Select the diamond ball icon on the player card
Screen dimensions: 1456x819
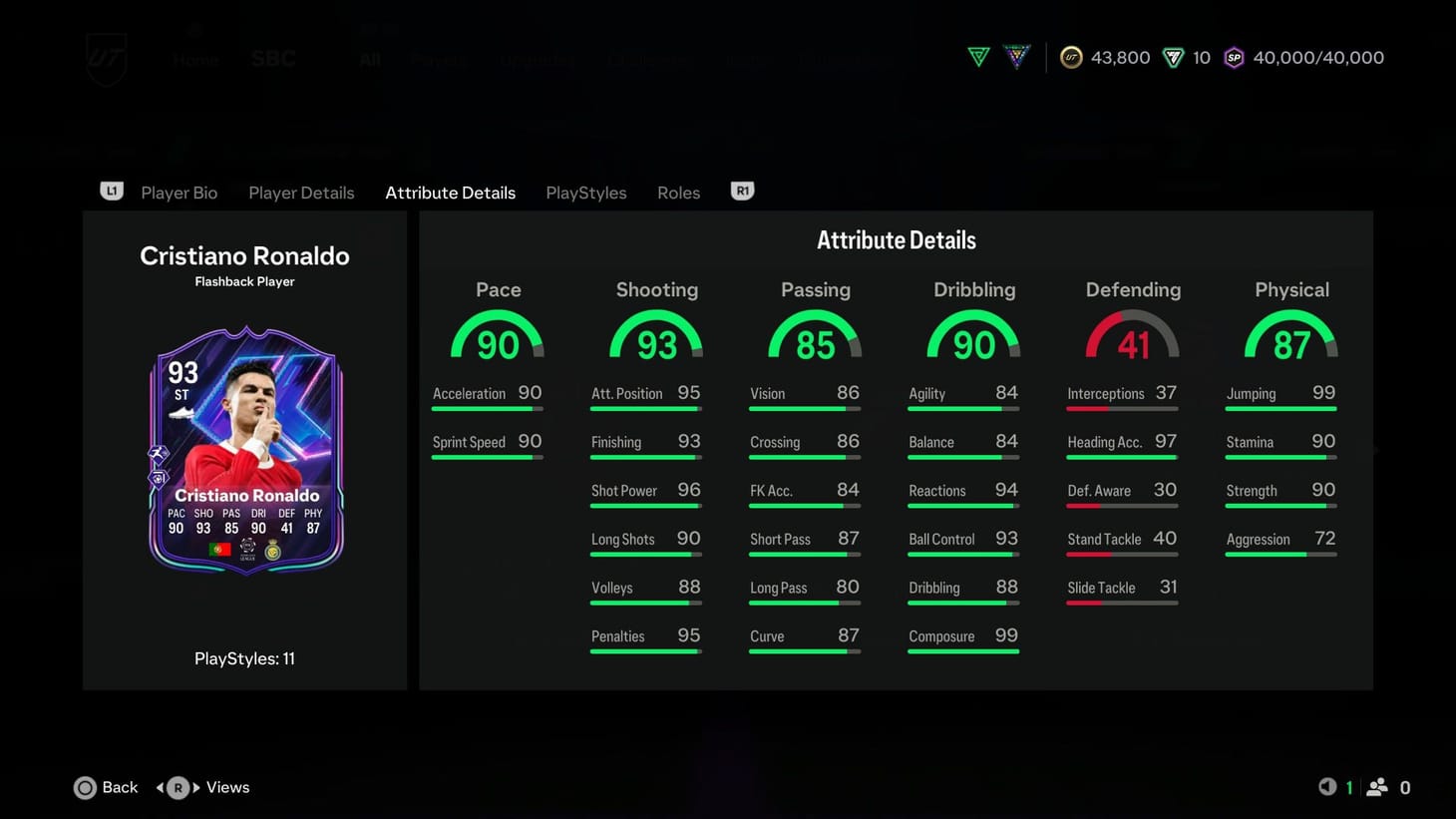[159, 478]
